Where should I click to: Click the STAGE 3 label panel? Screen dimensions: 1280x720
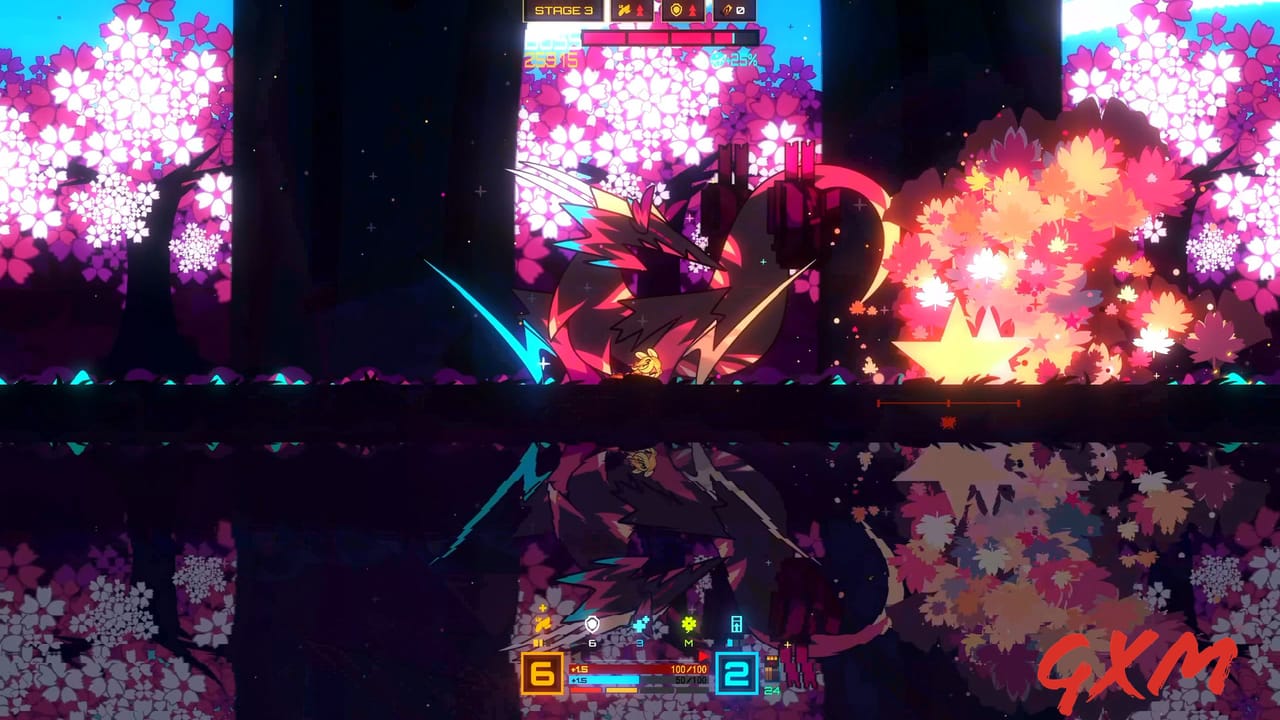(x=565, y=10)
